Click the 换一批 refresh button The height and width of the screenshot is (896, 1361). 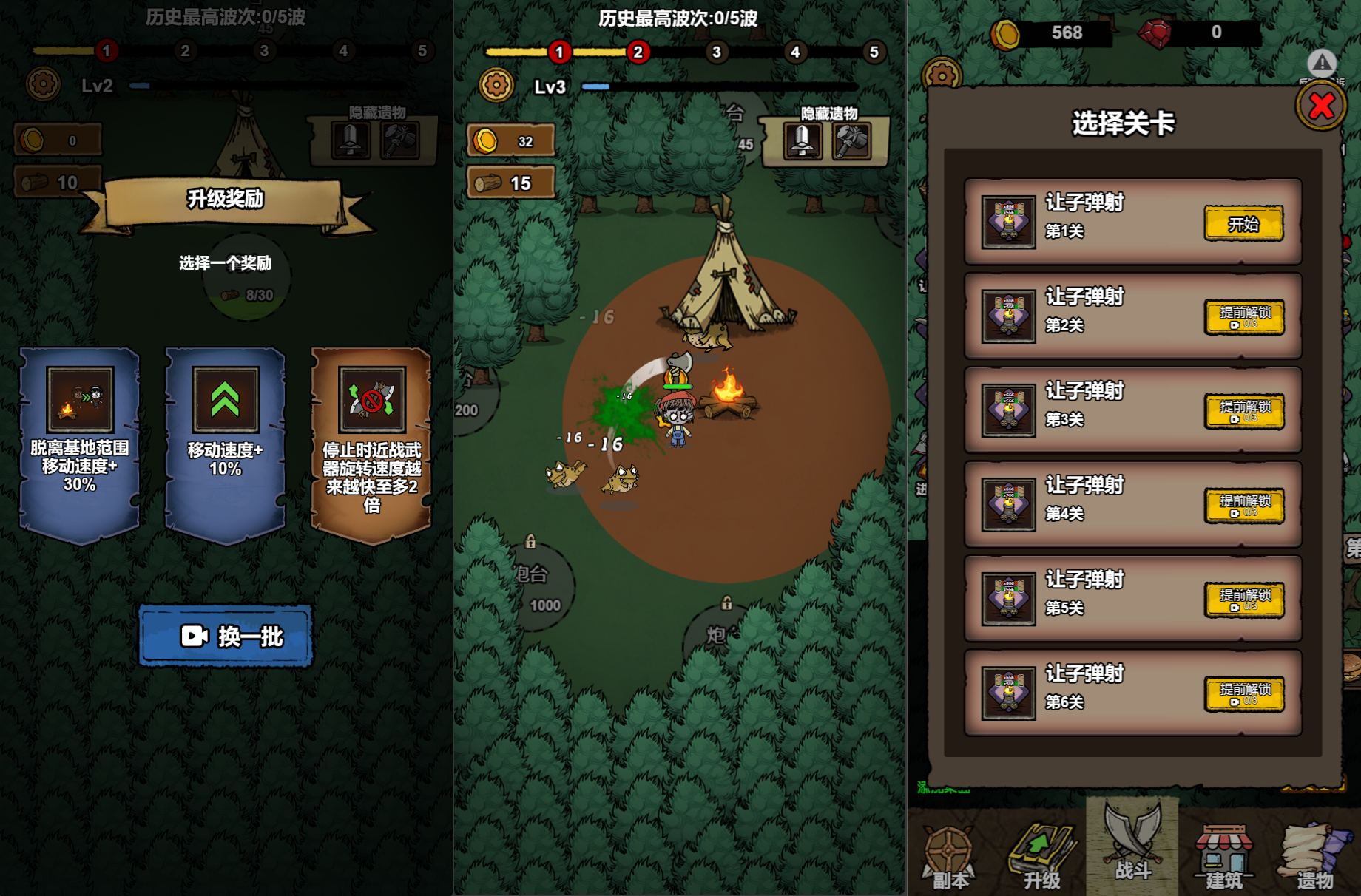point(226,636)
